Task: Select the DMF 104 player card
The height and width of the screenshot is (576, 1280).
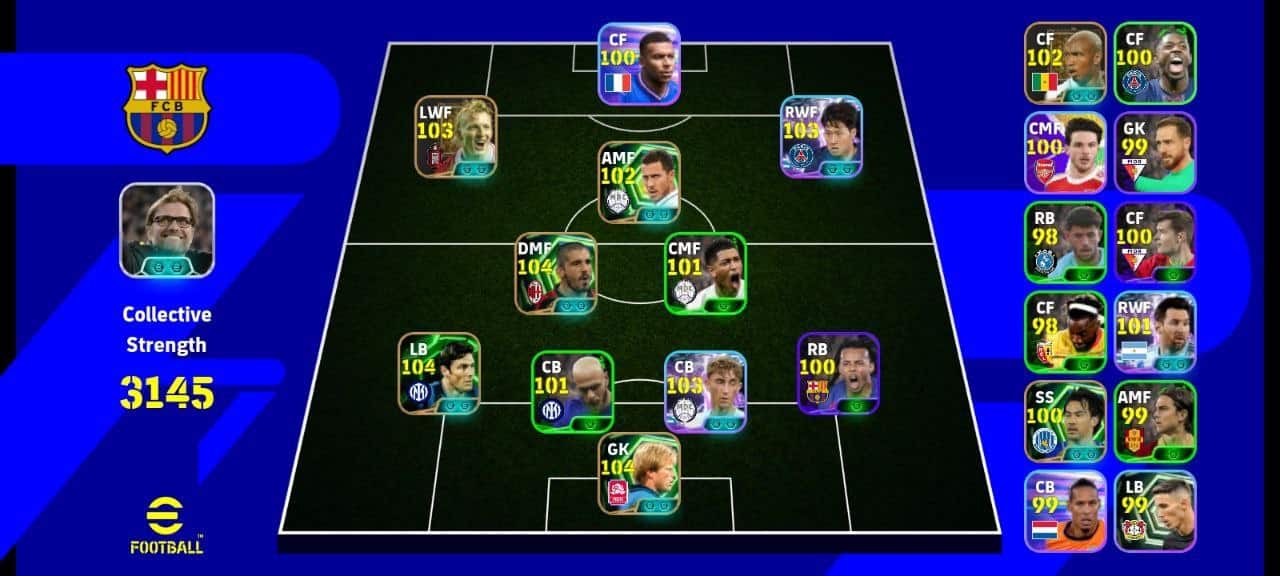Action: [556, 273]
